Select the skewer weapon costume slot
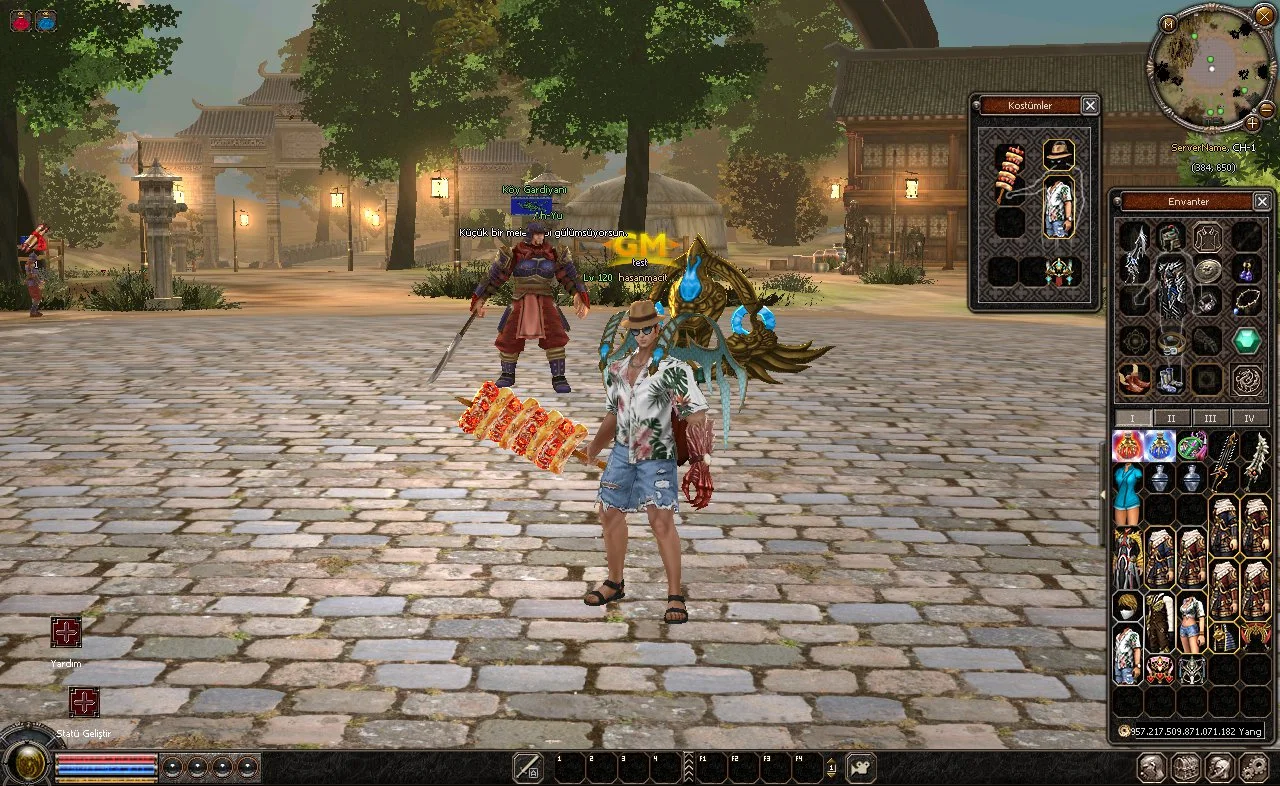The width and height of the screenshot is (1280, 786). [1009, 173]
